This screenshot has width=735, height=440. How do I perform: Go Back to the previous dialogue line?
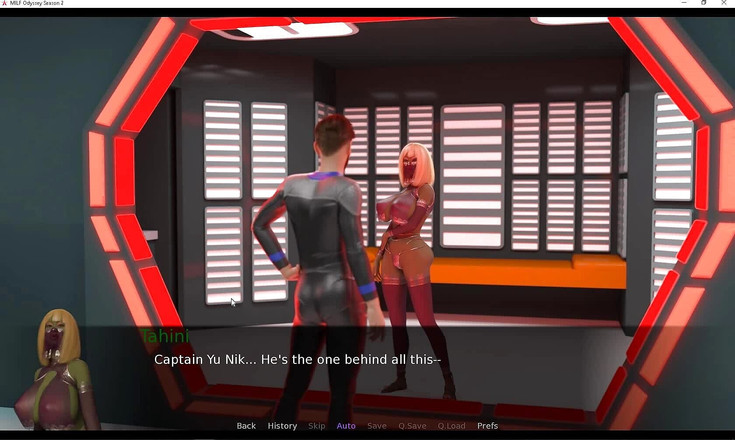[x=246, y=426]
